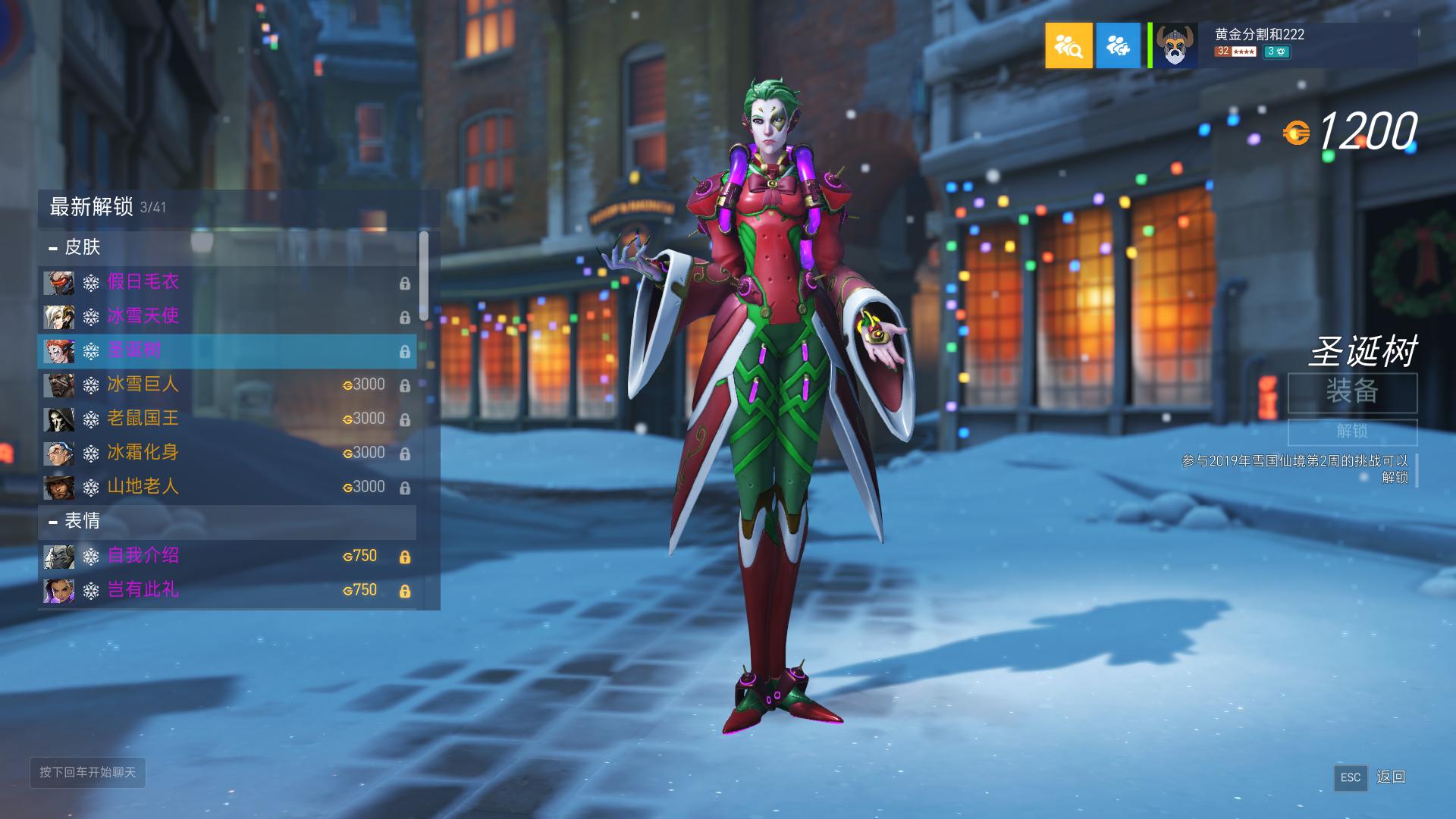Click the chat box to start chatting
This screenshot has height=819, width=1456.
point(88,773)
